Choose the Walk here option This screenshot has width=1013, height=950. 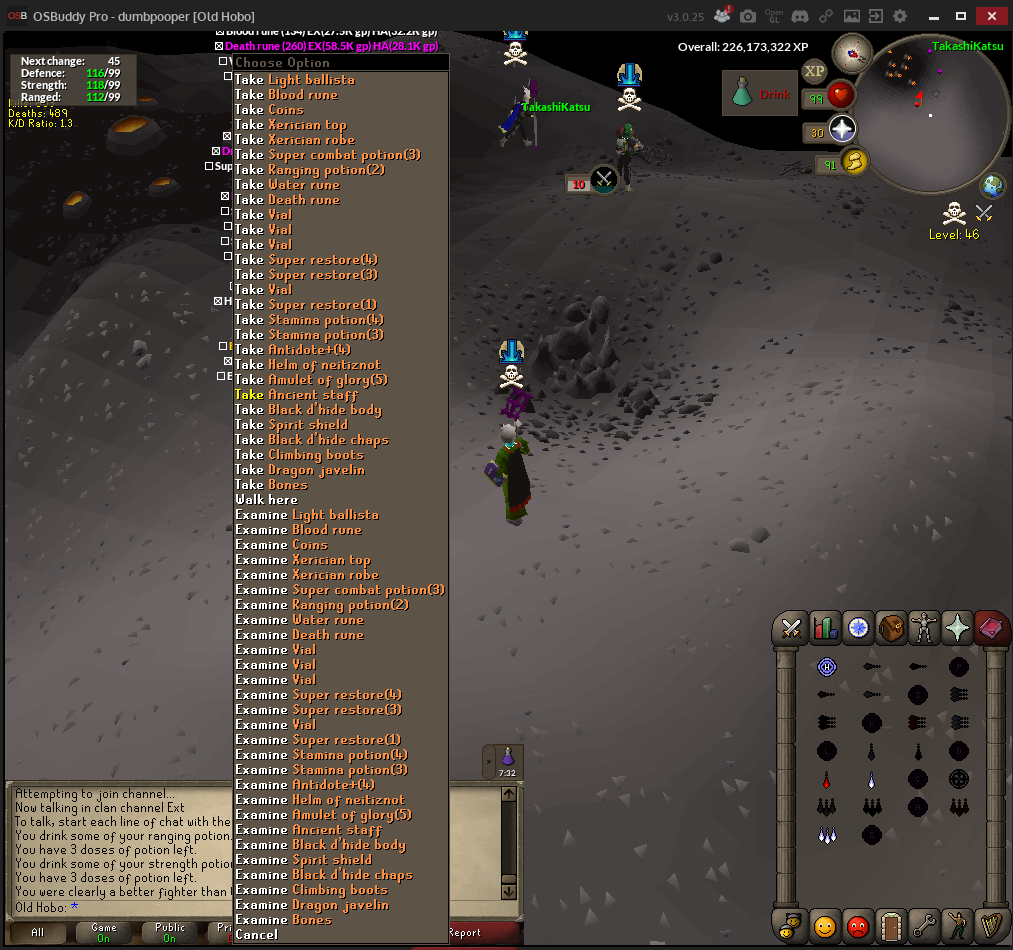(266, 500)
